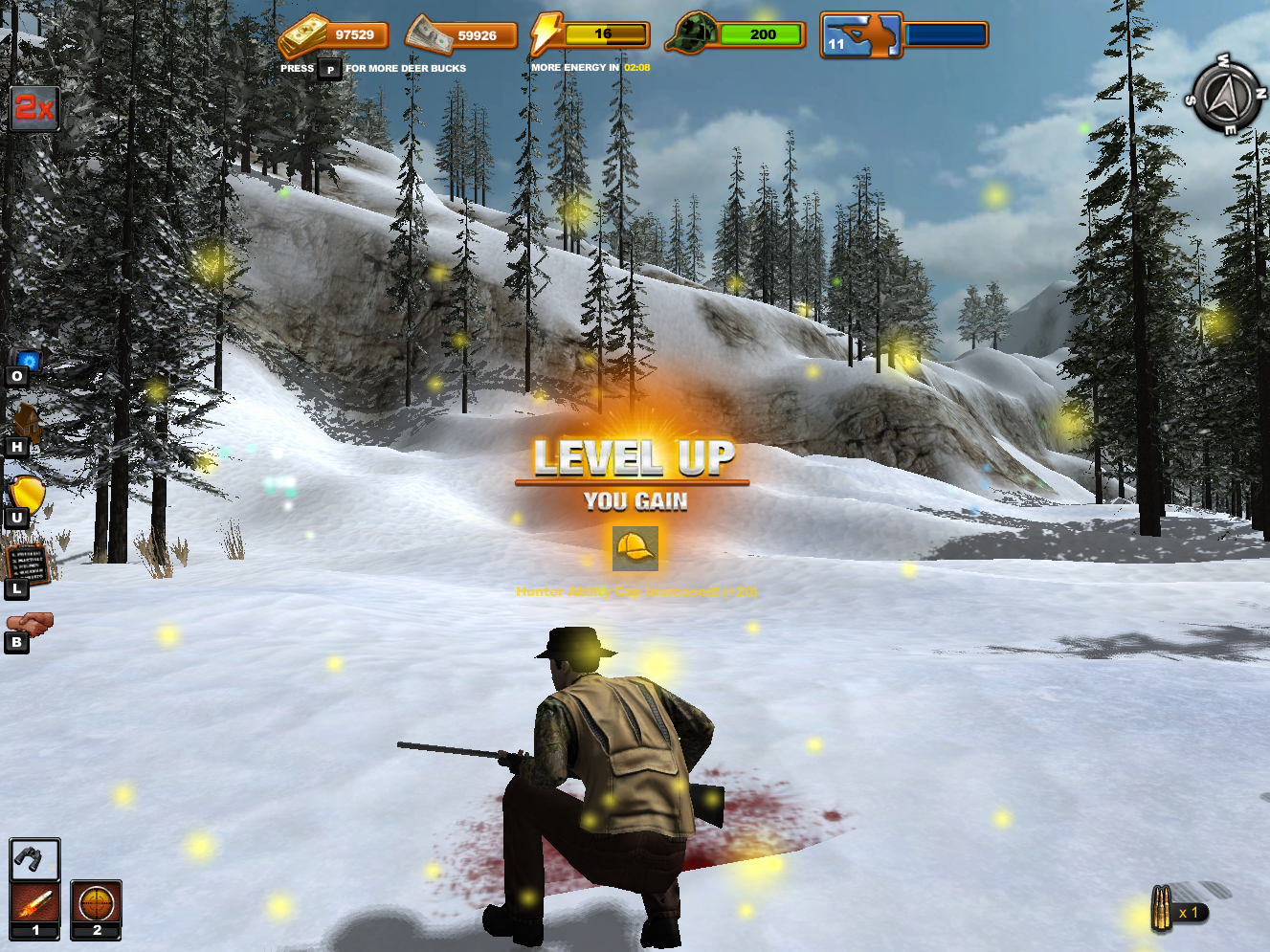Go to the lodge house icon
Image resolution: width=1270 pixels, height=952 pixels.
coord(26,423)
